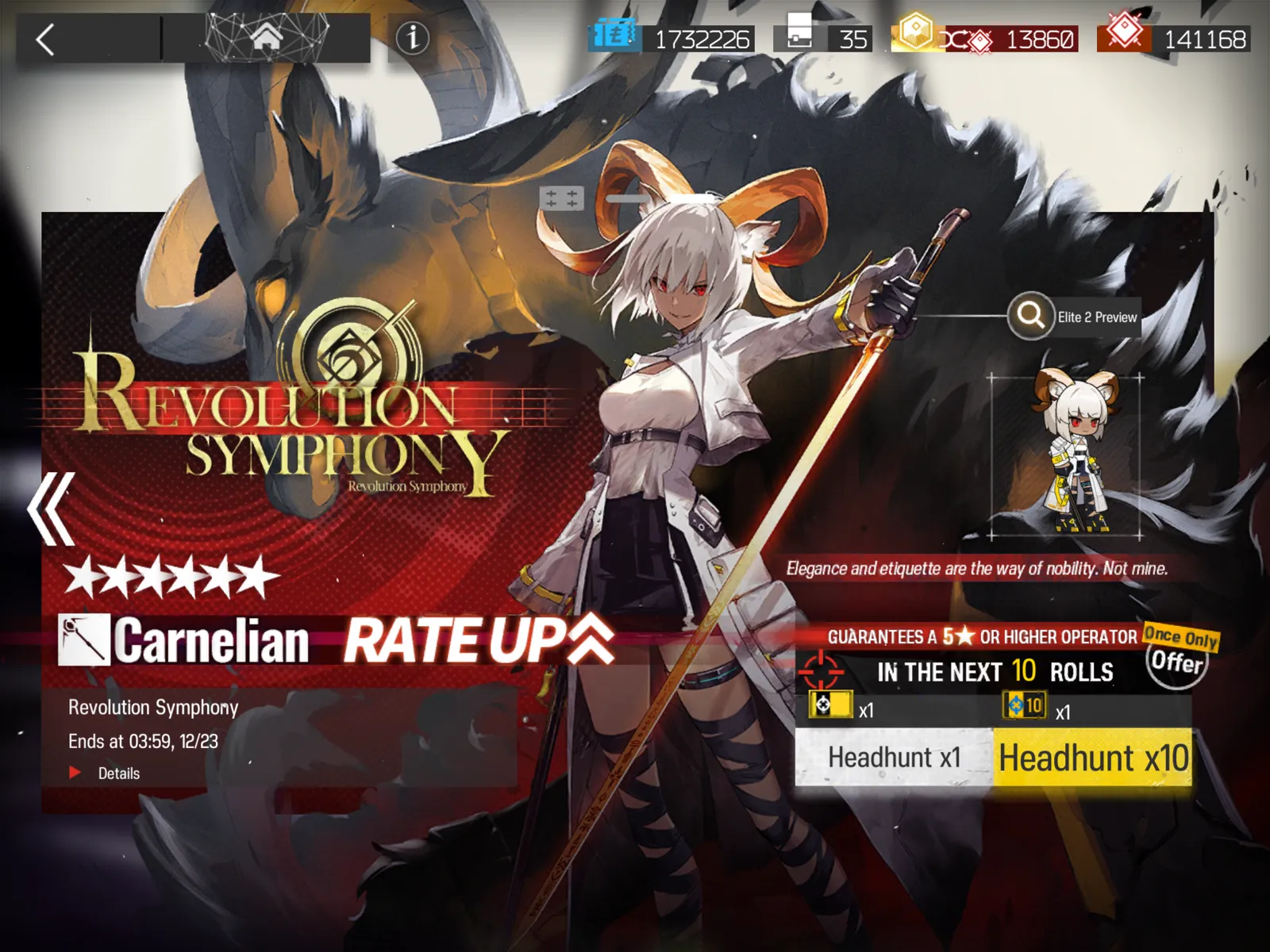Screen dimensions: 1270x952
Task: Go back with the arrow button
Action: (x=46, y=39)
